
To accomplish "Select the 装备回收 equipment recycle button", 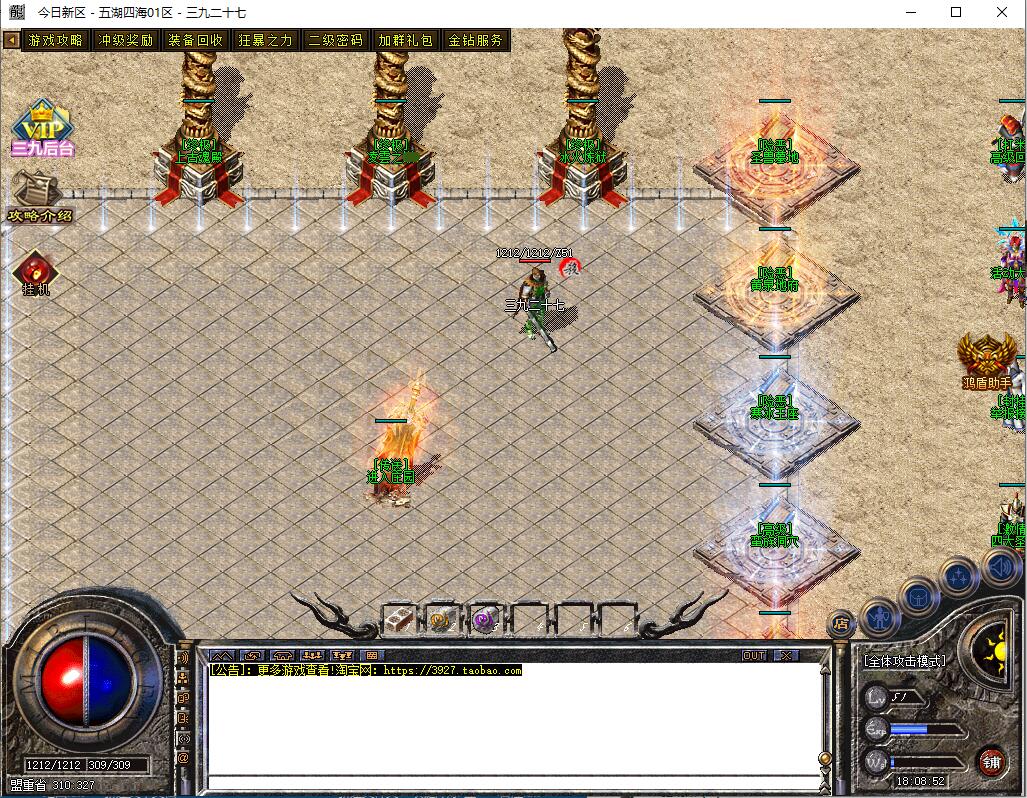I will coord(196,41).
